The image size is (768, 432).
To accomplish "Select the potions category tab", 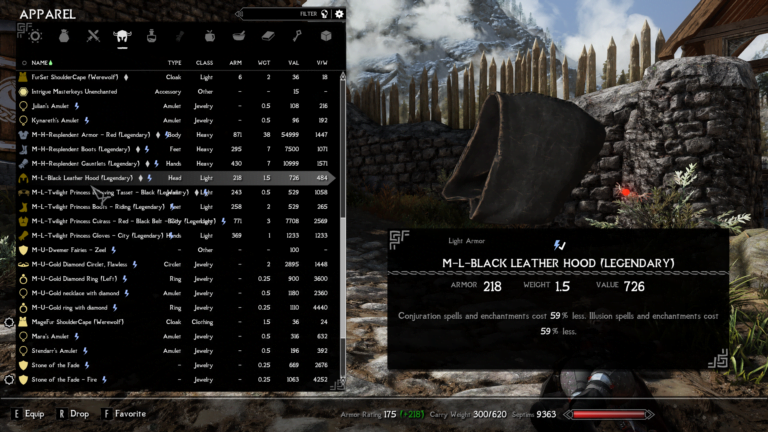I will tap(152, 36).
